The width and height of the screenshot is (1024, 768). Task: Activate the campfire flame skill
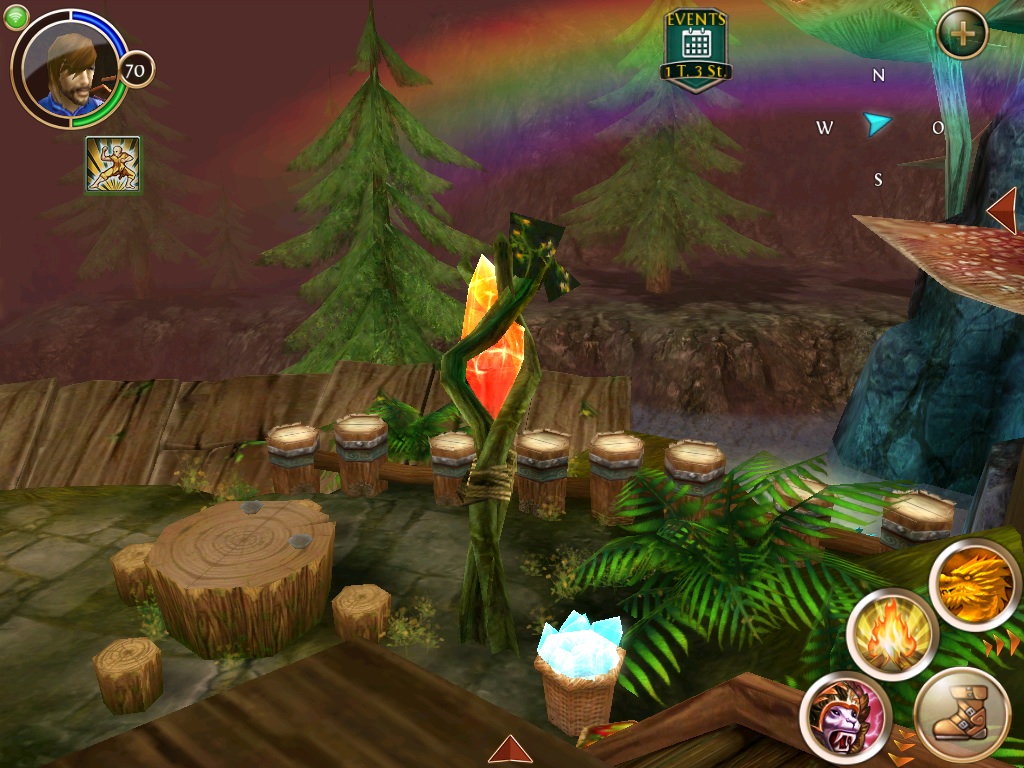point(891,635)
